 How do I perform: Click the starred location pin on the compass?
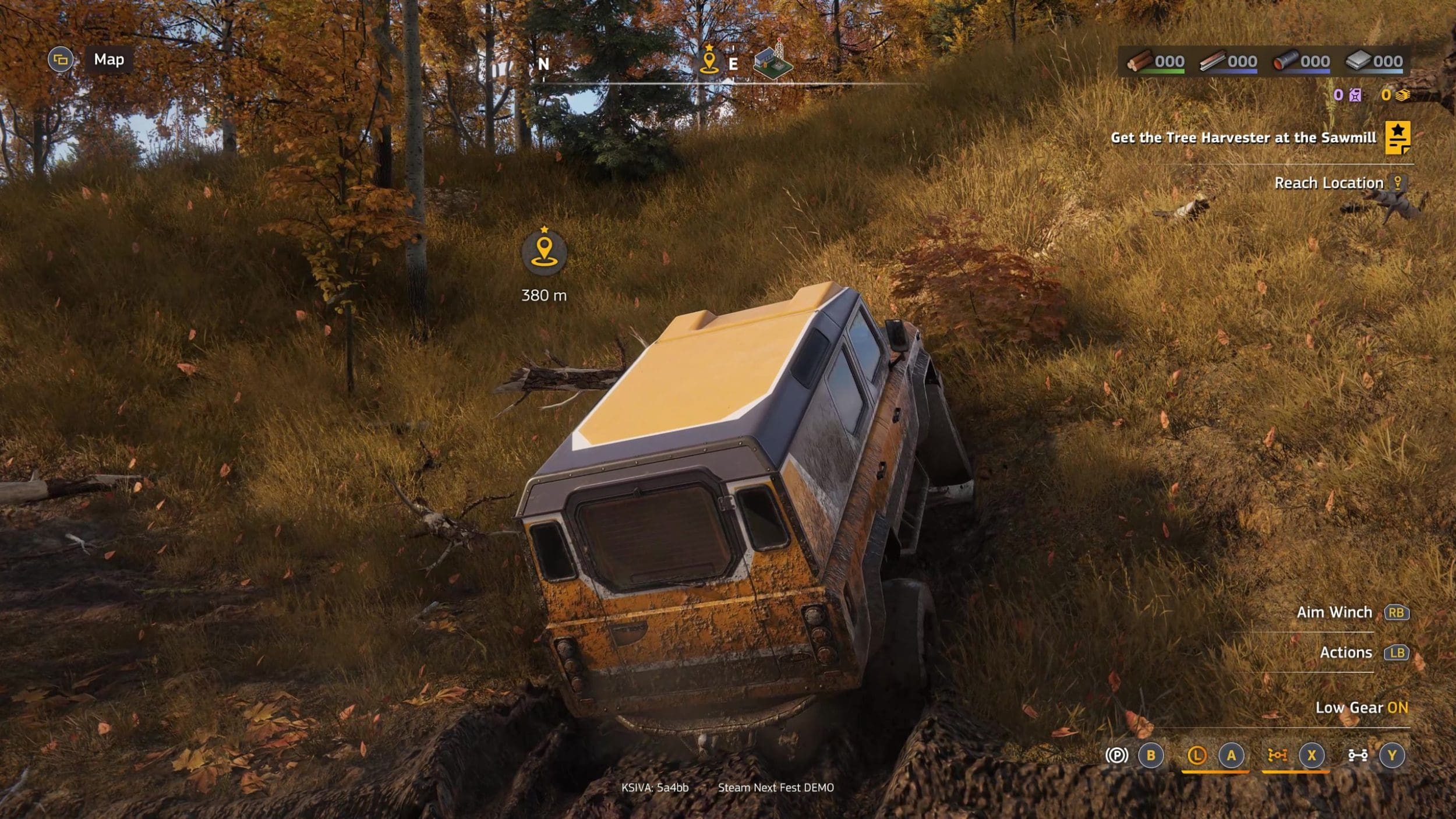coord(709,60)
